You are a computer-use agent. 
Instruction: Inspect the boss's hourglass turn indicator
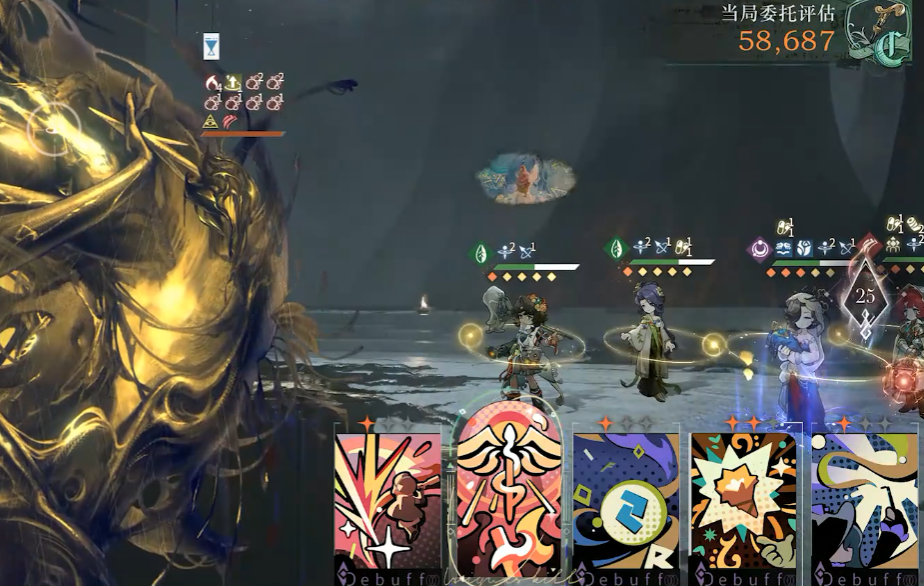click(x=211, y=46)
